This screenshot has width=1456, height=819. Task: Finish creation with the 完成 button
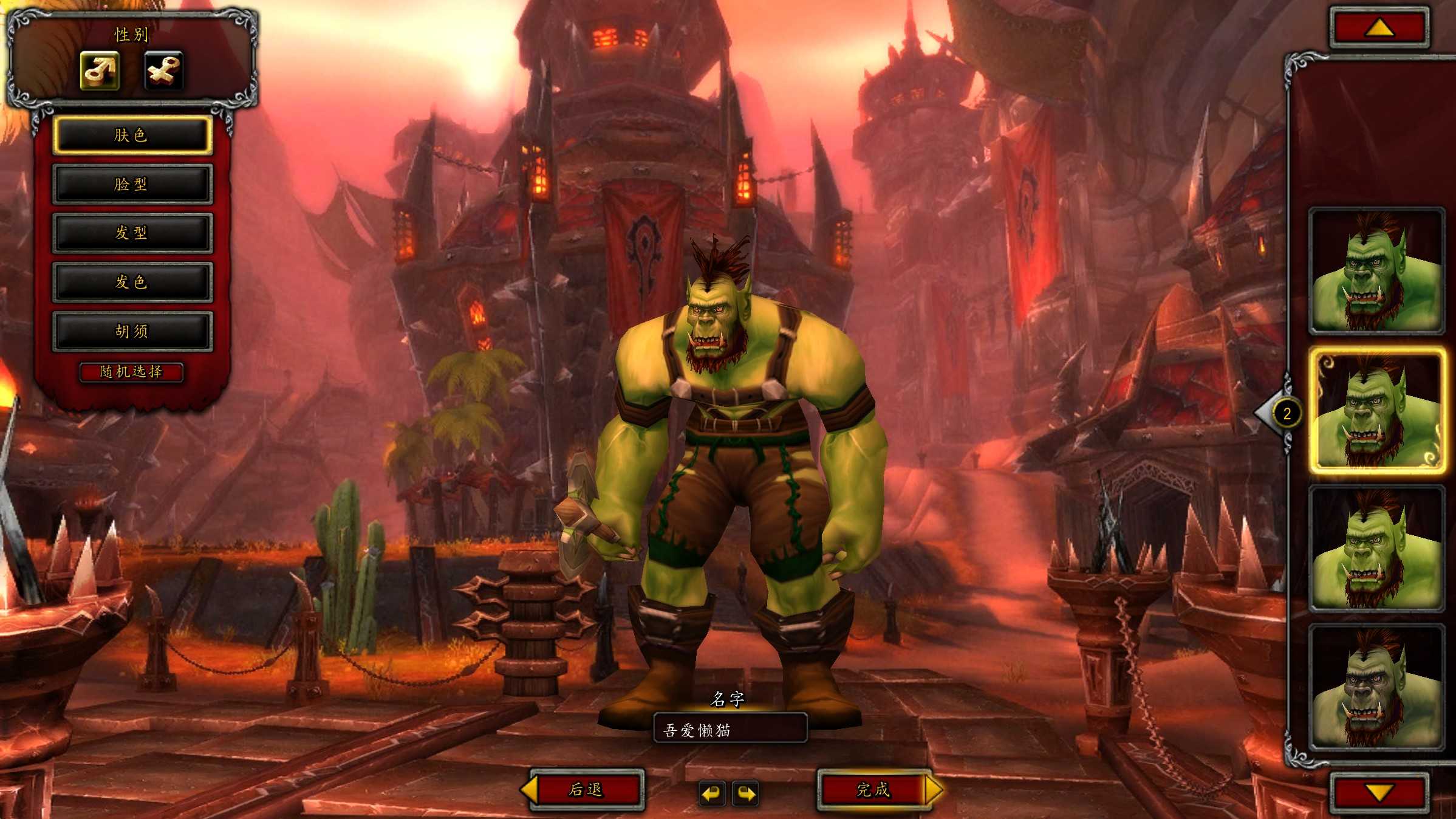873,789
